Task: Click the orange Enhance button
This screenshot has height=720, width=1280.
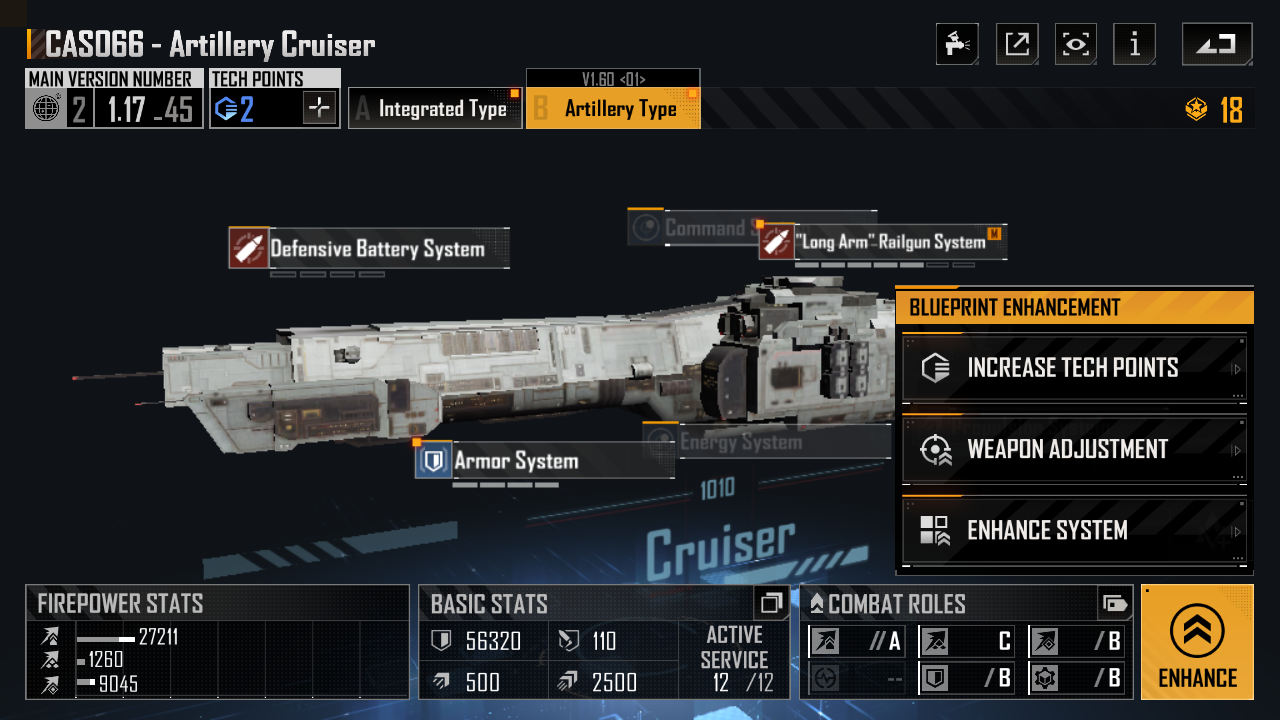Action: (x=1197, y=642)
